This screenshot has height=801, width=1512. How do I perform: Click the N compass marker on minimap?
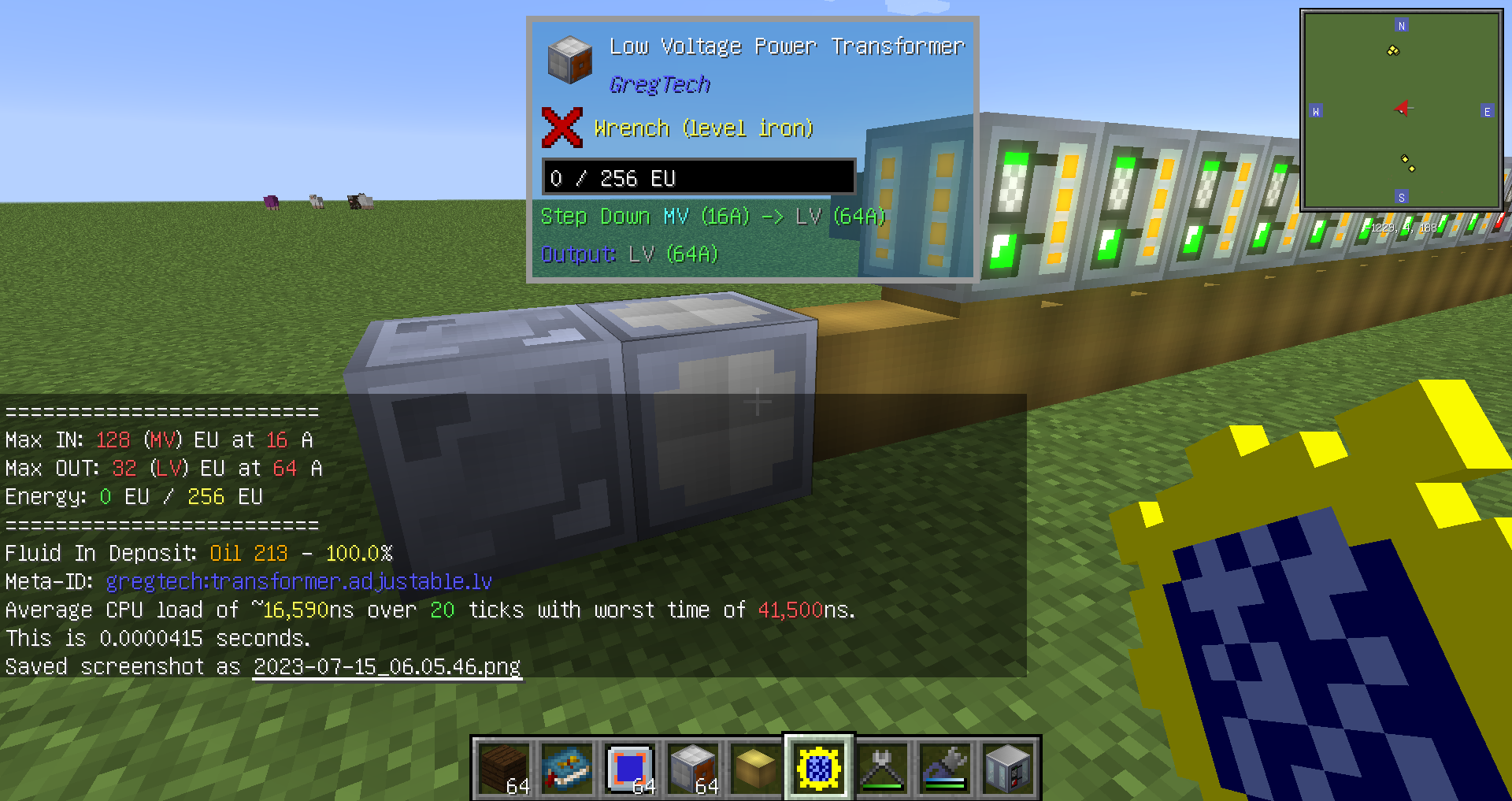[1401, 25]
